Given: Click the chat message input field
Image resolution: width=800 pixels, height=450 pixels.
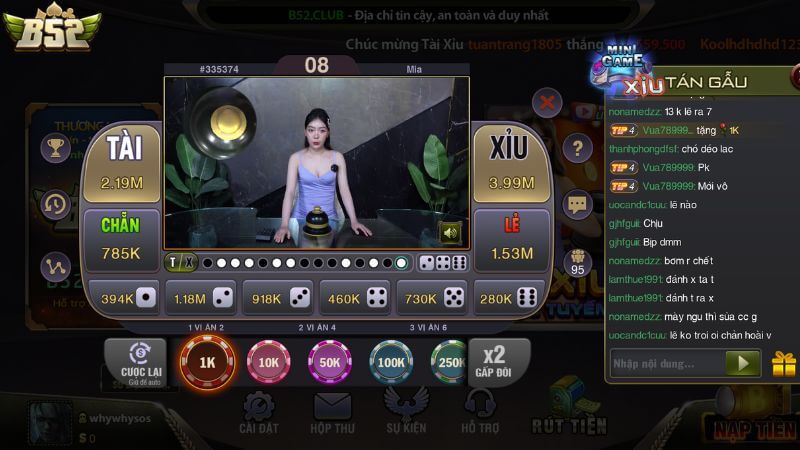Looking at the screenshot, I should click(665, 363).
